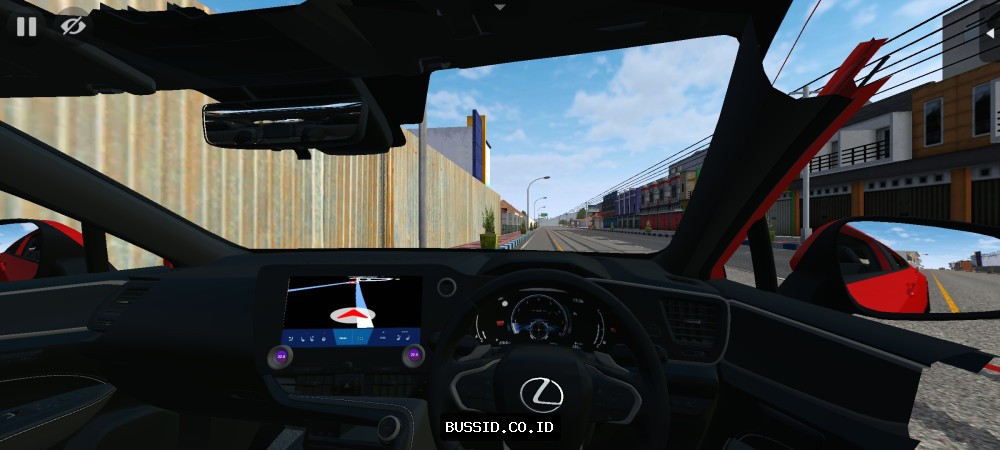The image size is (1000, 450).
Task: Pause the game
Action: [26, 27]
